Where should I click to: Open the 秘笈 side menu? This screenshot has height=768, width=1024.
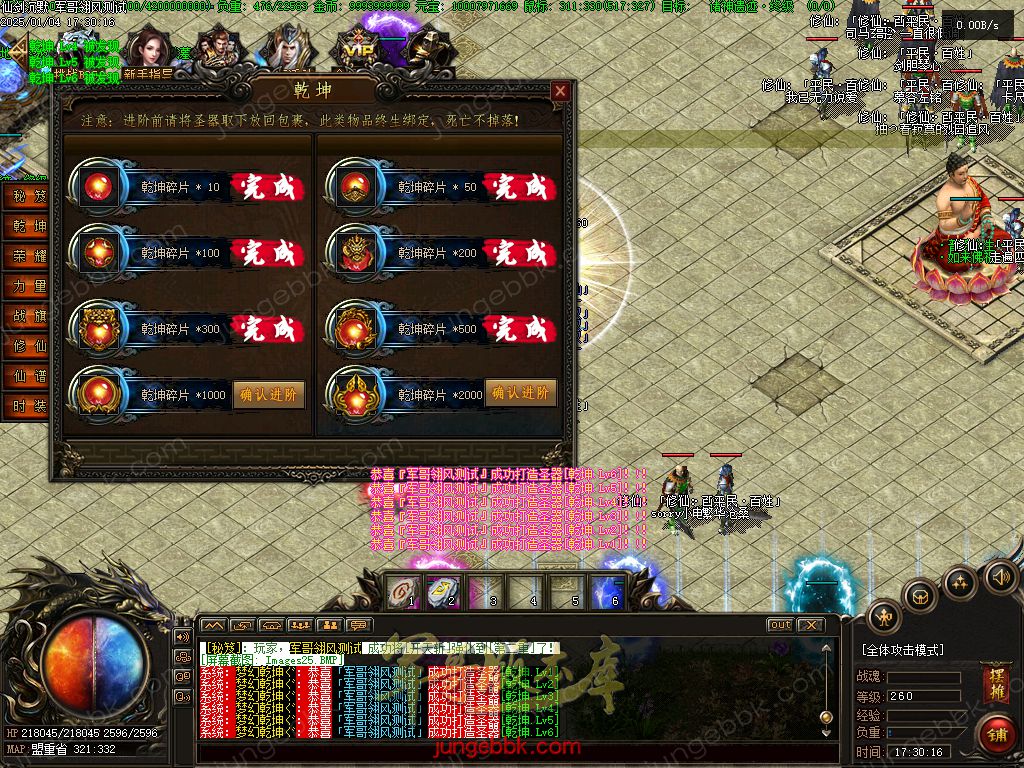(29, 197)
